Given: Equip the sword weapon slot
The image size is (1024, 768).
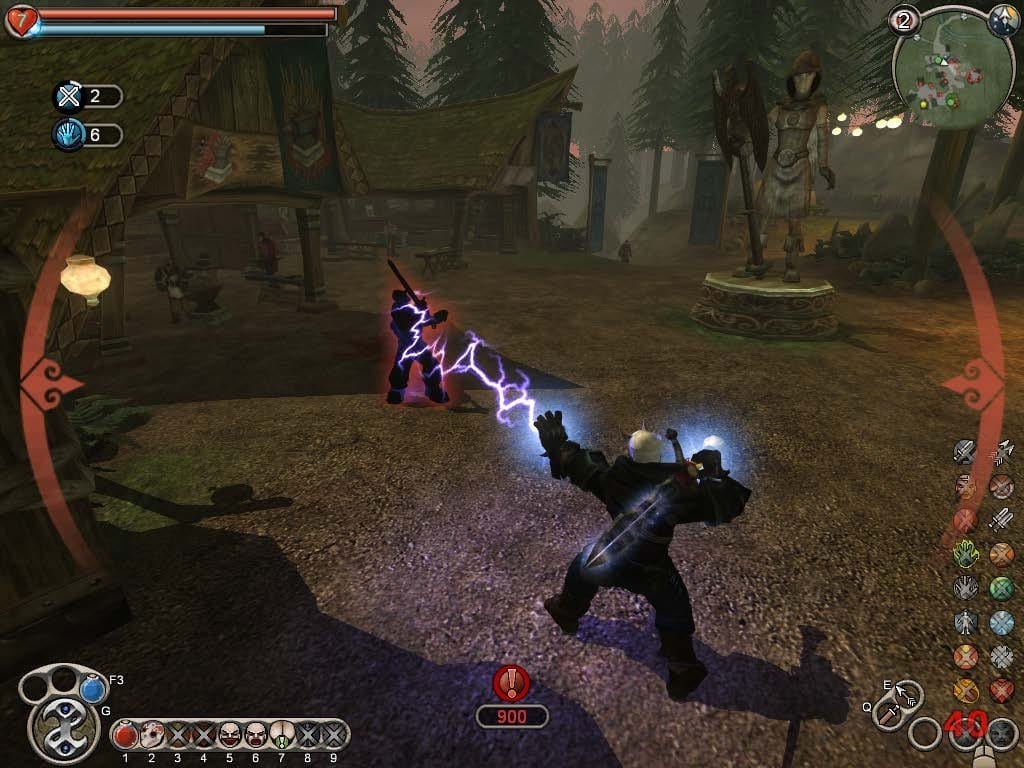Looking at the screenshot, I should (x=888, y=715).
